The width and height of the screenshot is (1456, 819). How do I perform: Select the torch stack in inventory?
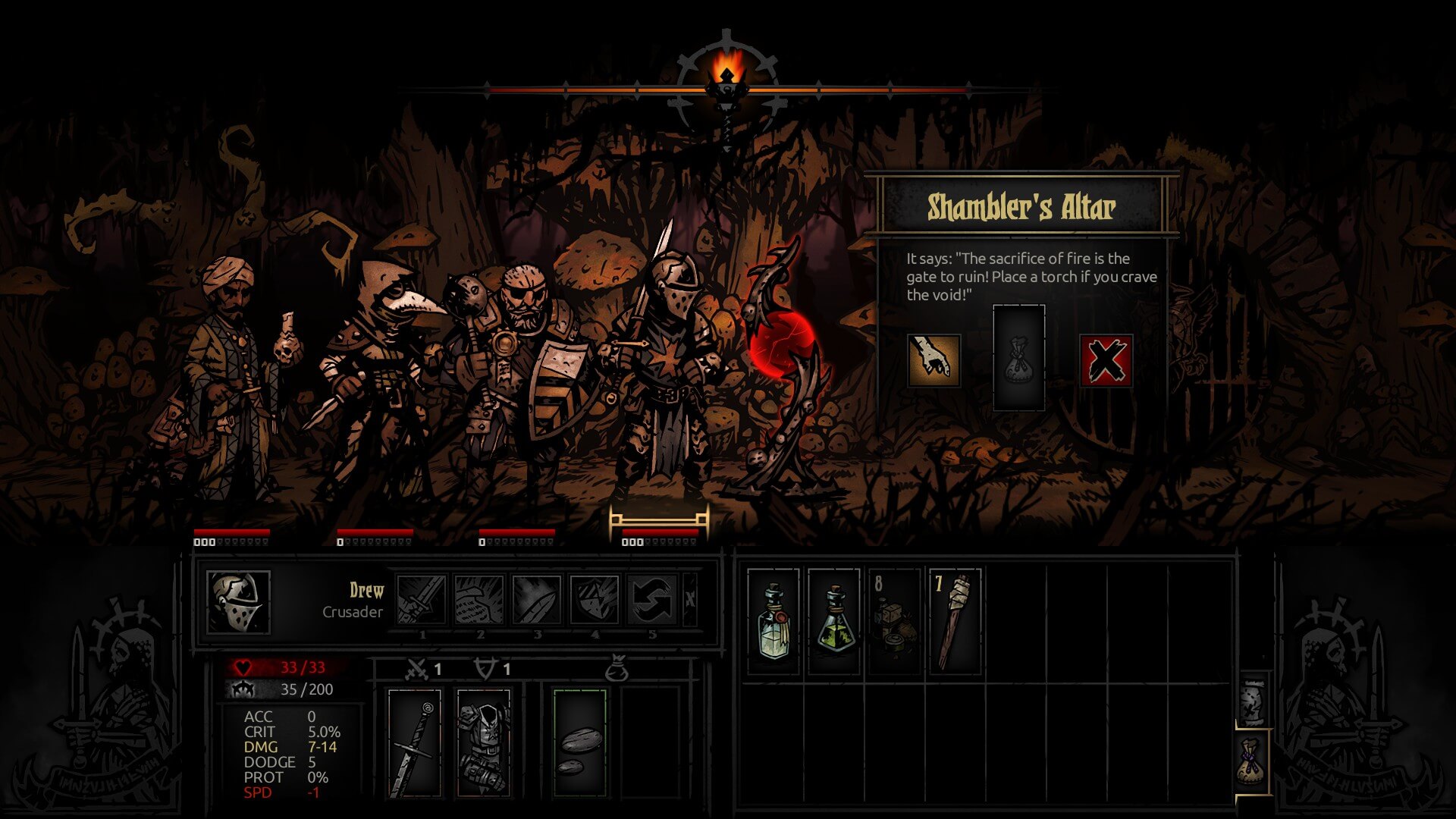[955, 621]
